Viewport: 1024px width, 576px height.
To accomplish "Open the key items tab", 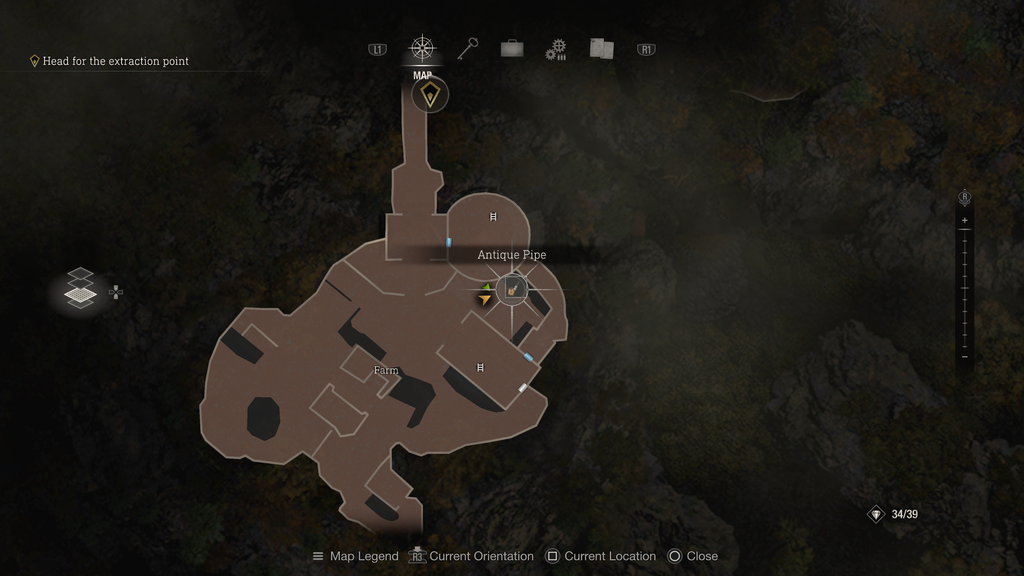I will pyautogui.click(x=468, y=48).
